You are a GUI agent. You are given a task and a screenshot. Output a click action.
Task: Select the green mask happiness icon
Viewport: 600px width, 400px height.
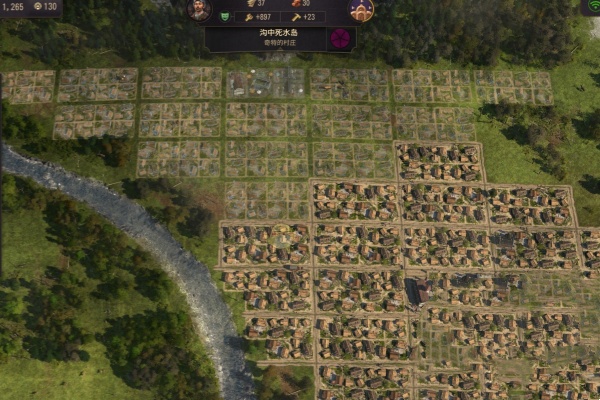[x=224, y=17]
